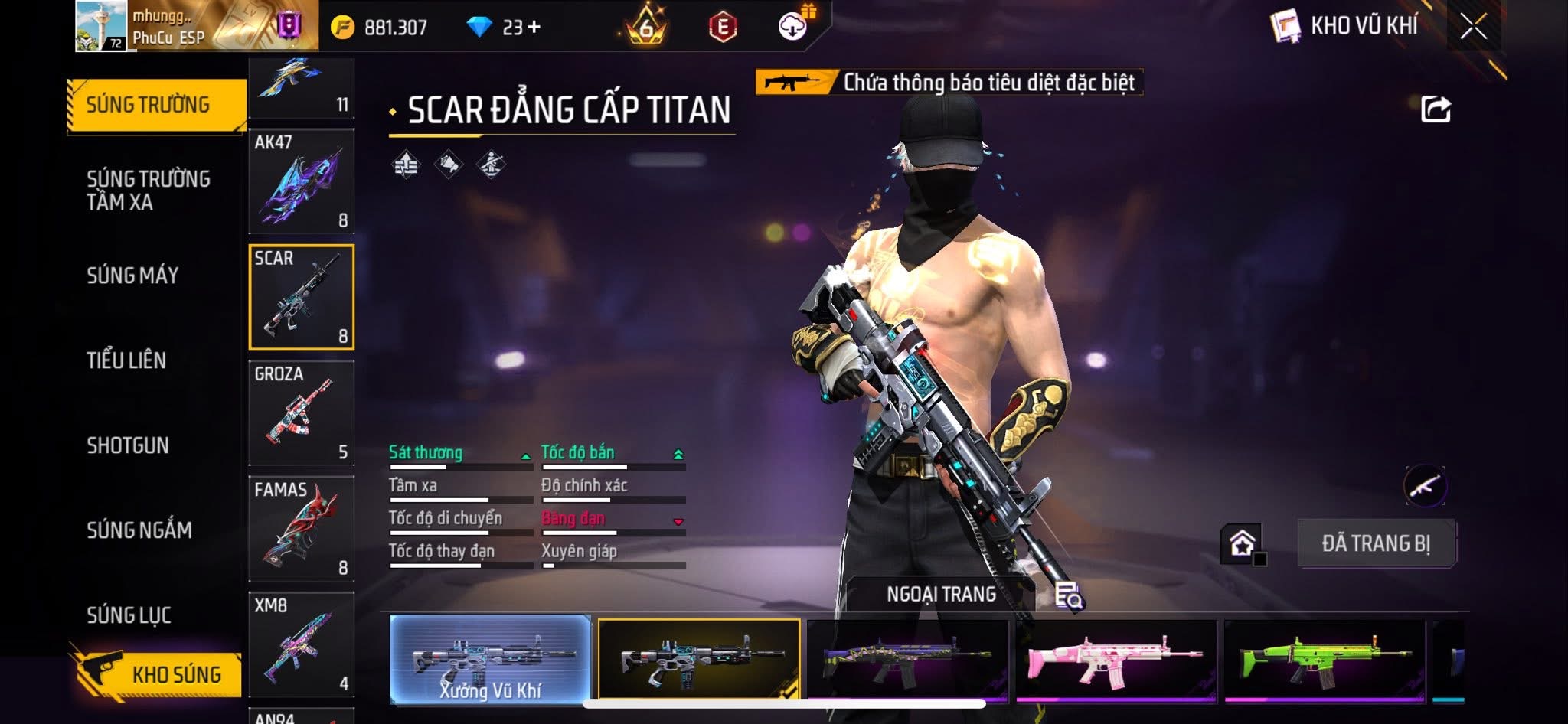Add diamonds with the plus button

point(534,28)
